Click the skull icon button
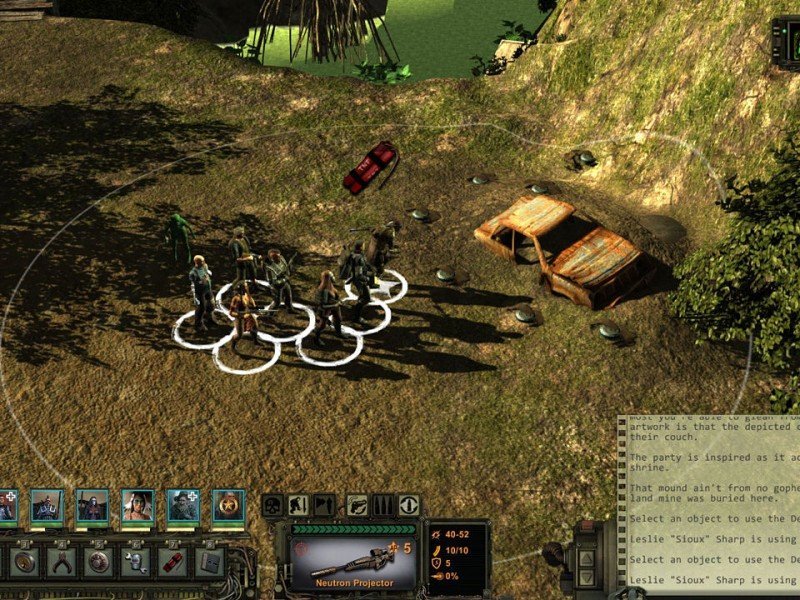 [272, 506]
